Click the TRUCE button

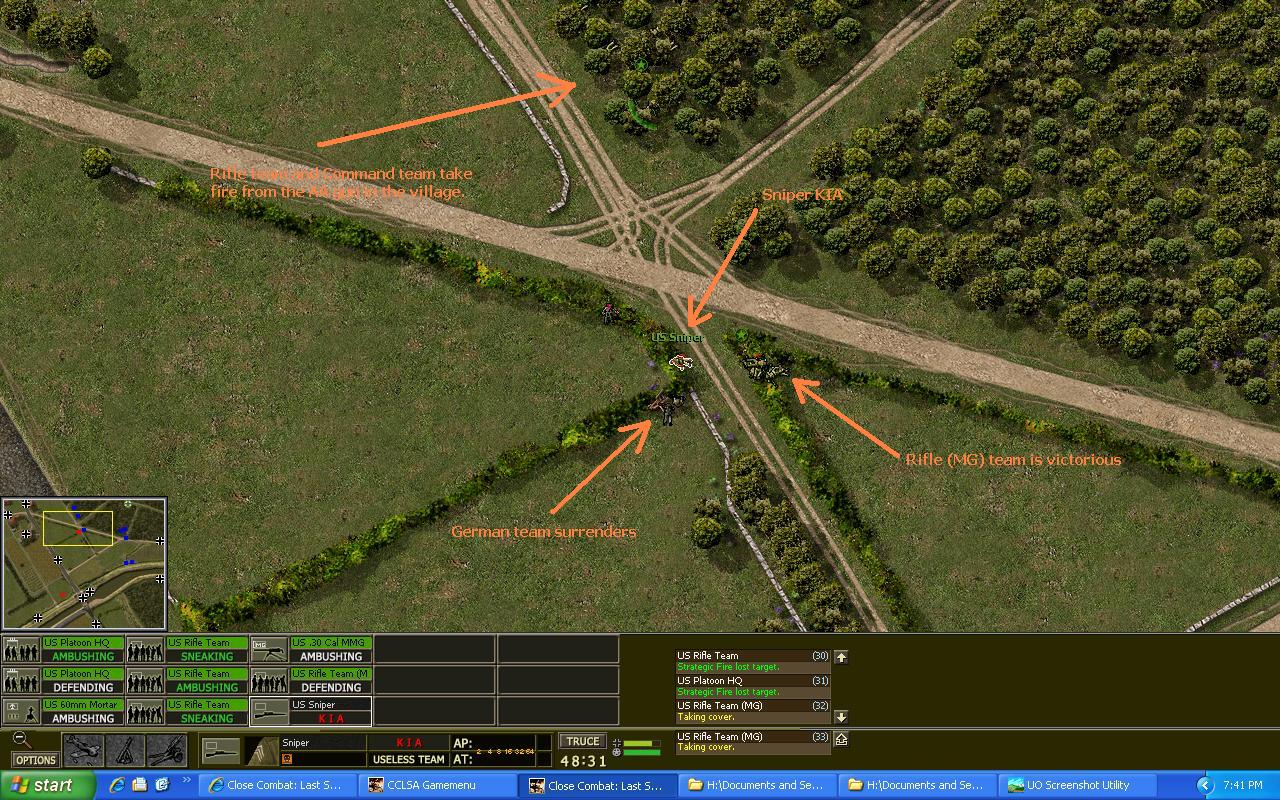point(583,741)
